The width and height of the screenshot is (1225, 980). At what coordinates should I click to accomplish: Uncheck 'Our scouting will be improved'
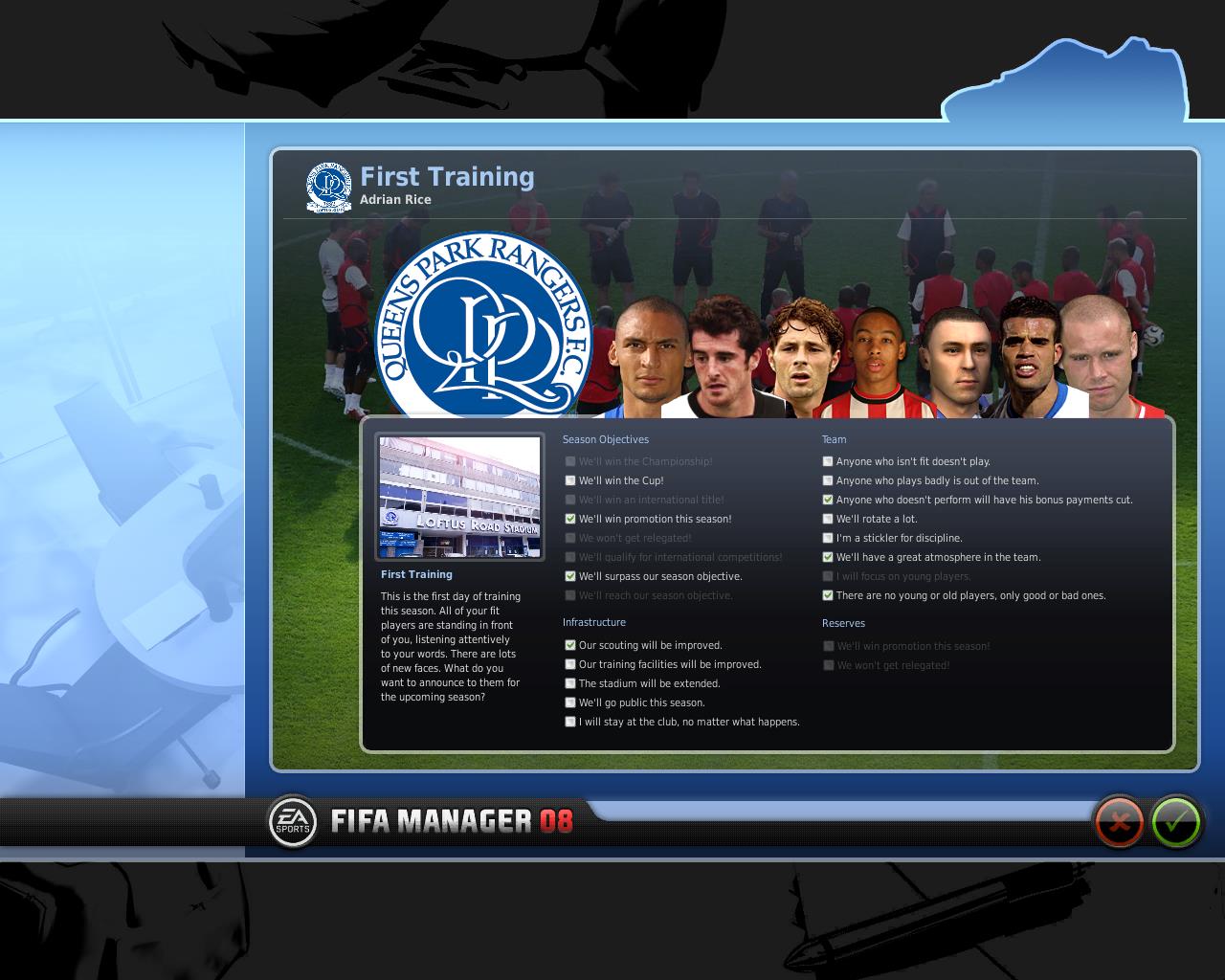pos(570,645)
